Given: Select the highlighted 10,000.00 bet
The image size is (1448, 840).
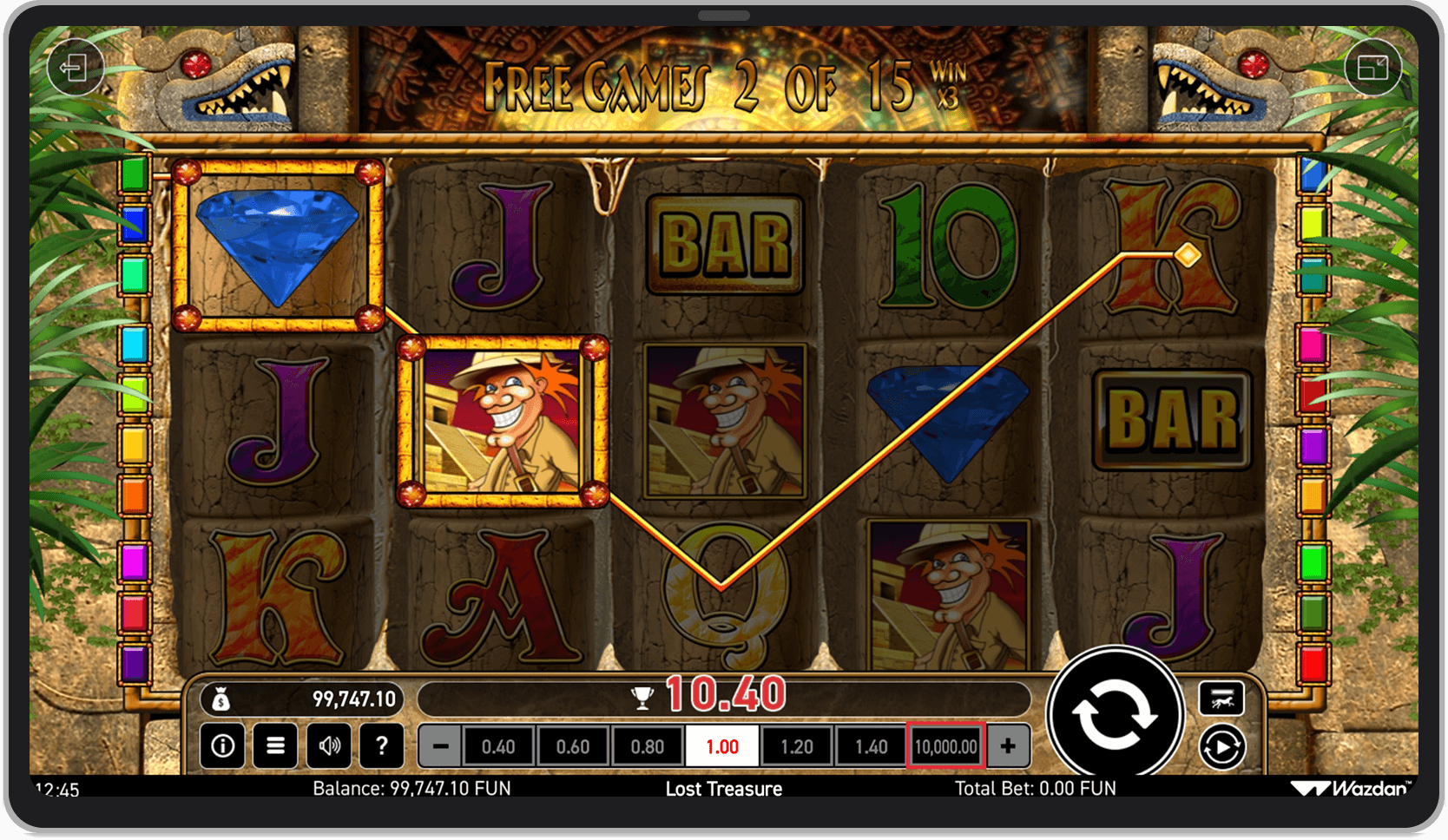Looking at the screenshot, I should pos(944,745).
